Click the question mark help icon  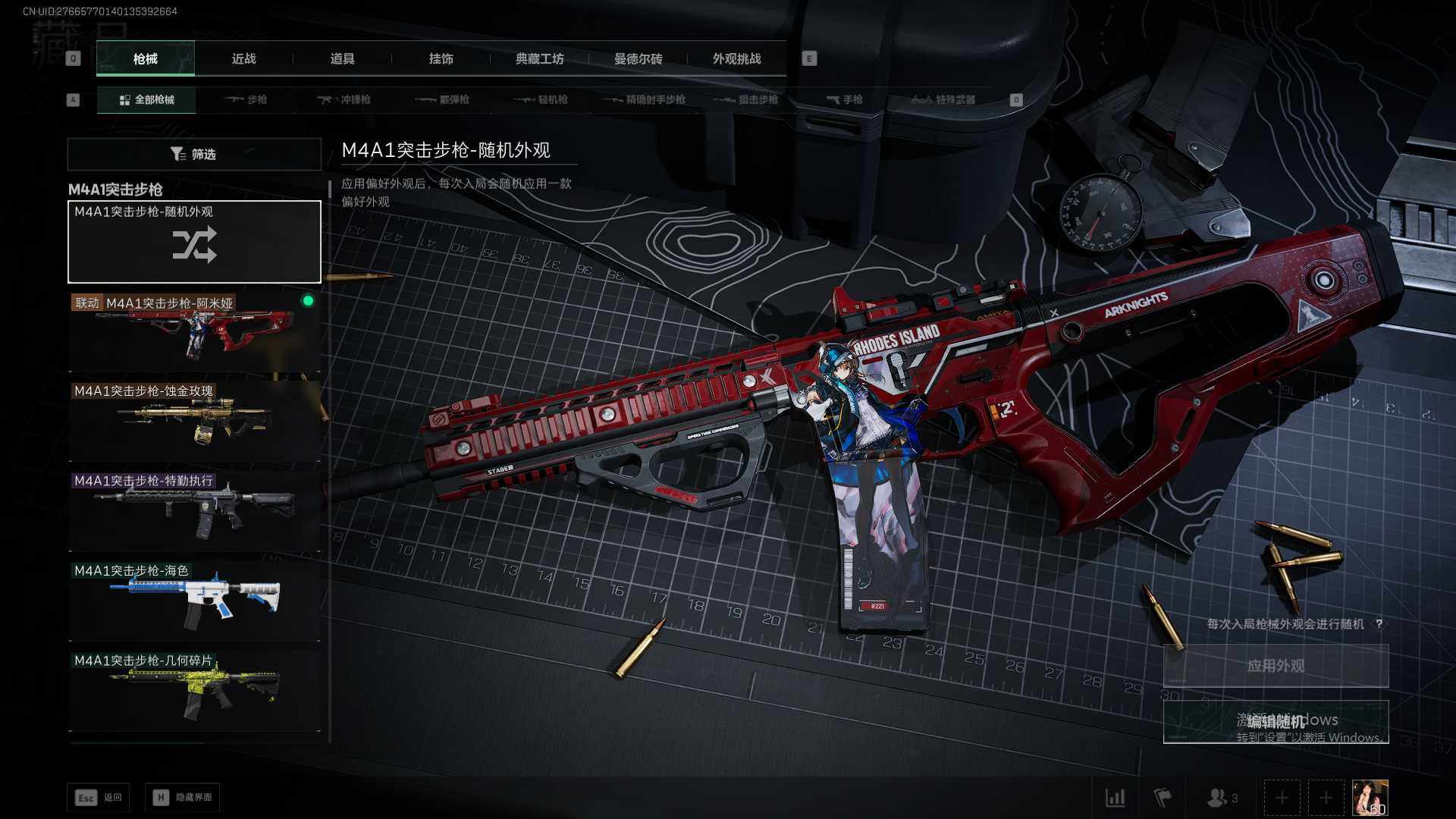click(x=1379, y=624)
